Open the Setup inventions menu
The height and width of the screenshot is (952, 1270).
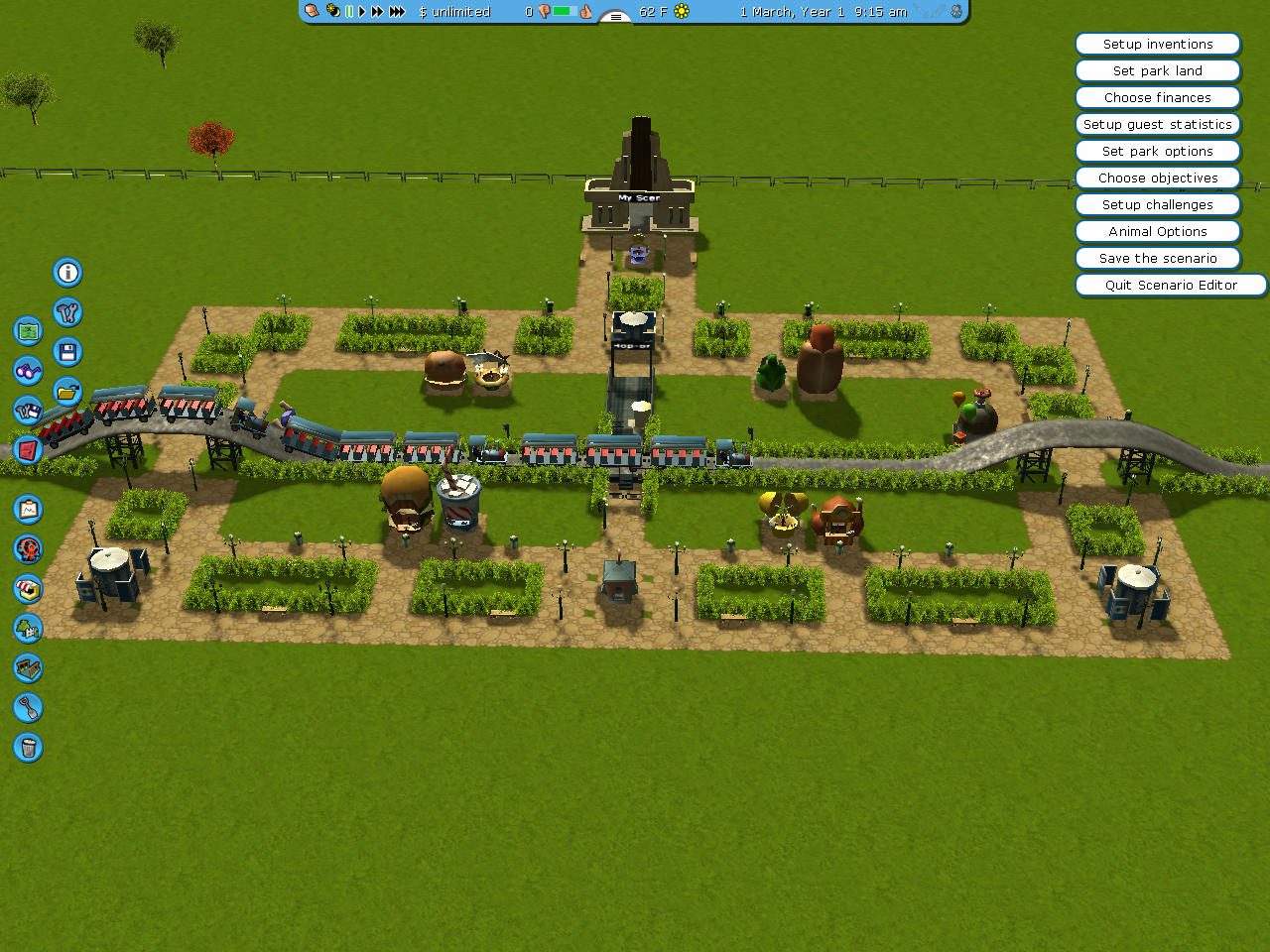(1158, 44)
